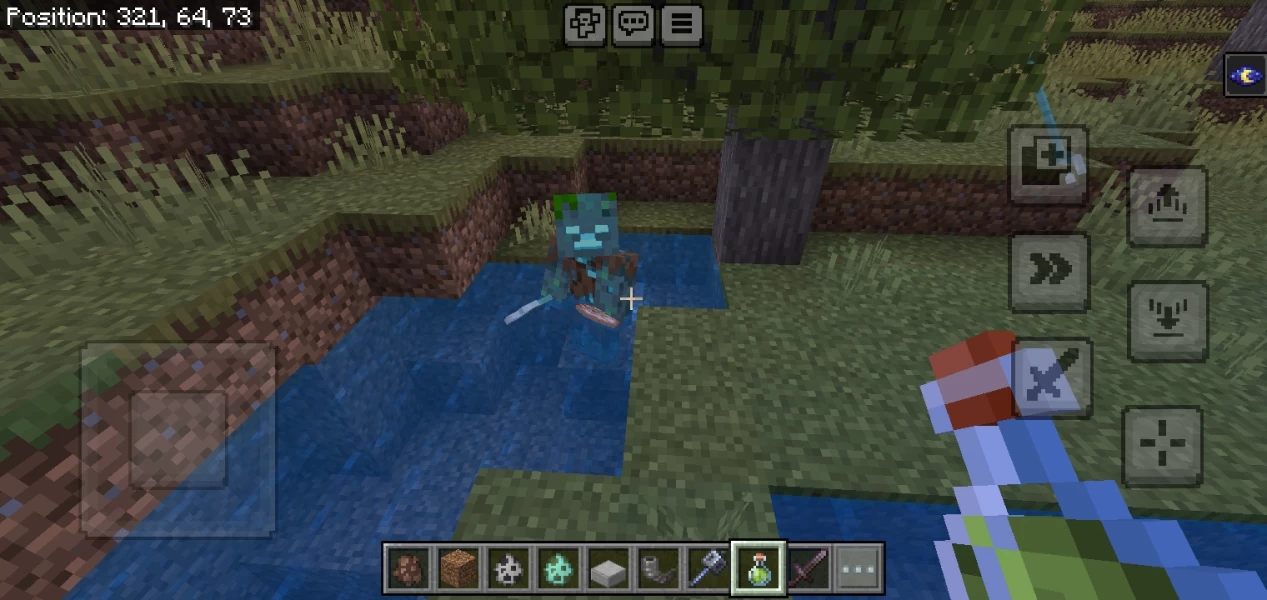Select the netherite sword hotbar slot
Image resolution: width=1267 pixels, height=600 pixels.
point(808,569)
